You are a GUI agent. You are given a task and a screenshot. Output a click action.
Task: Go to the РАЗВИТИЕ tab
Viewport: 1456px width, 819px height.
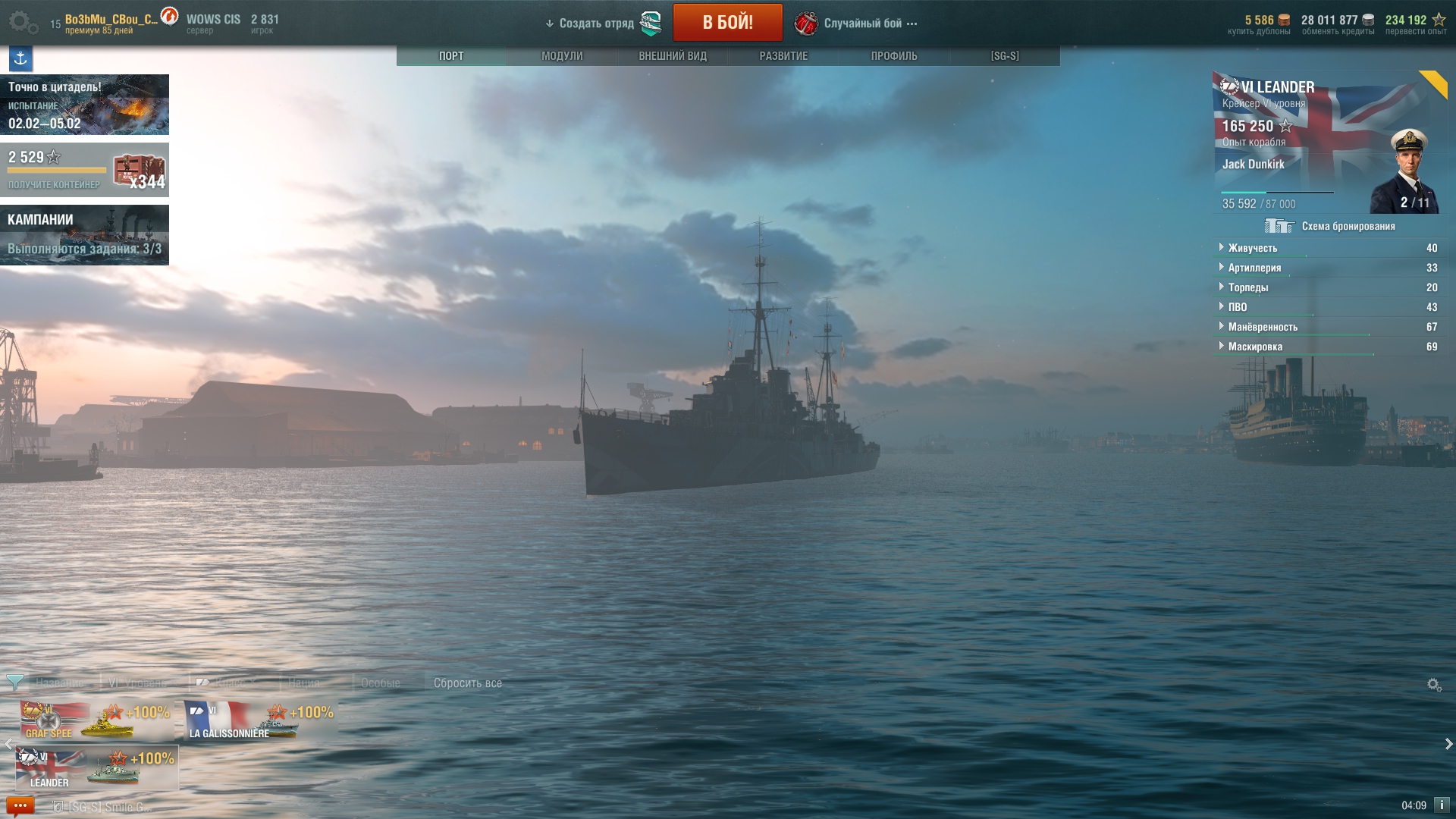point(783,56)
